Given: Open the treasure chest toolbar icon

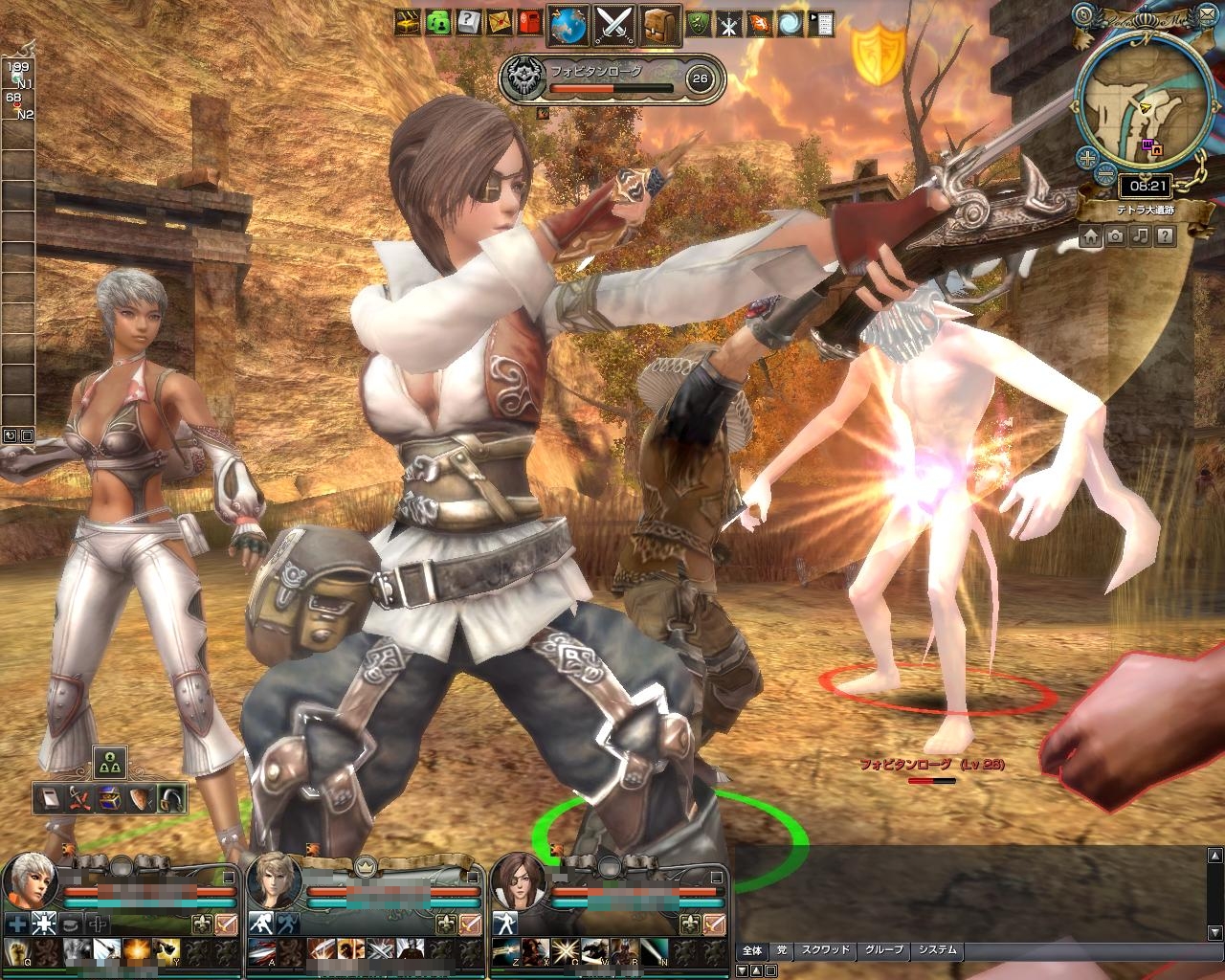Looking at the screenshot, I should pyautogui.click(x=410, y=22).
